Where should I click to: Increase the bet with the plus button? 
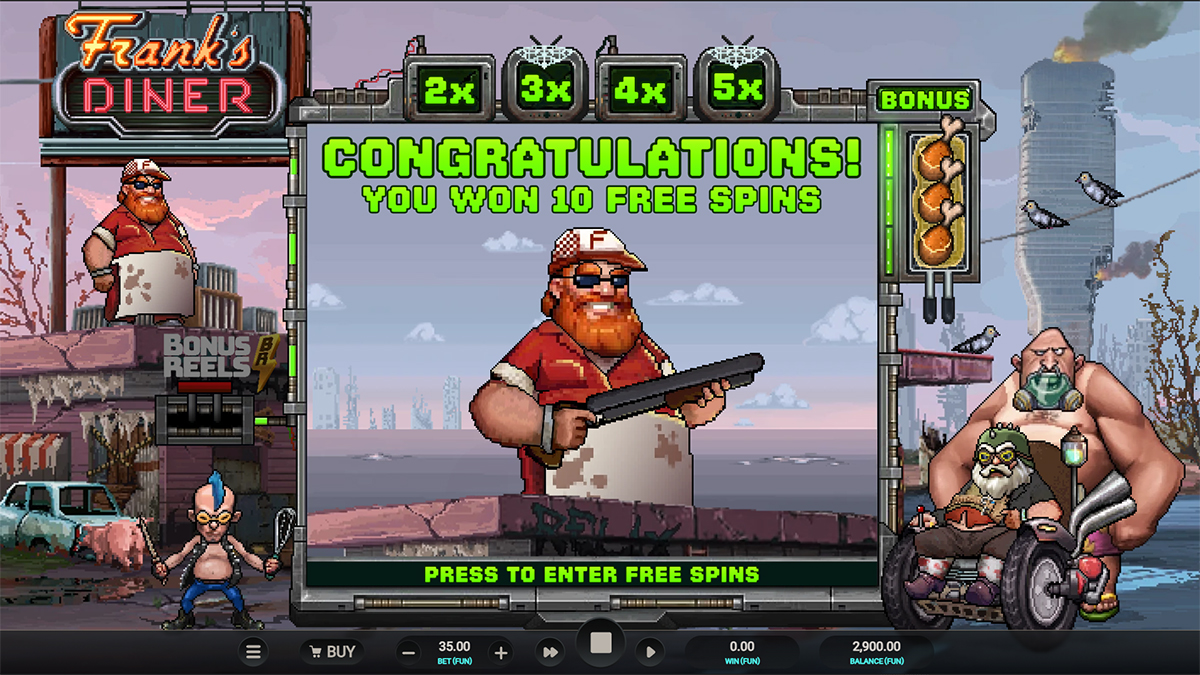[501, 653]
